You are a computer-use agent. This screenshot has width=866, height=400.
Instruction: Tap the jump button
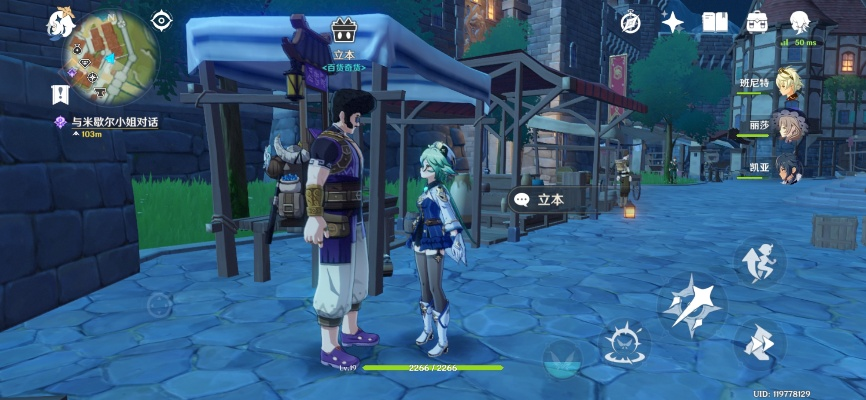click(x=759, y=261)
